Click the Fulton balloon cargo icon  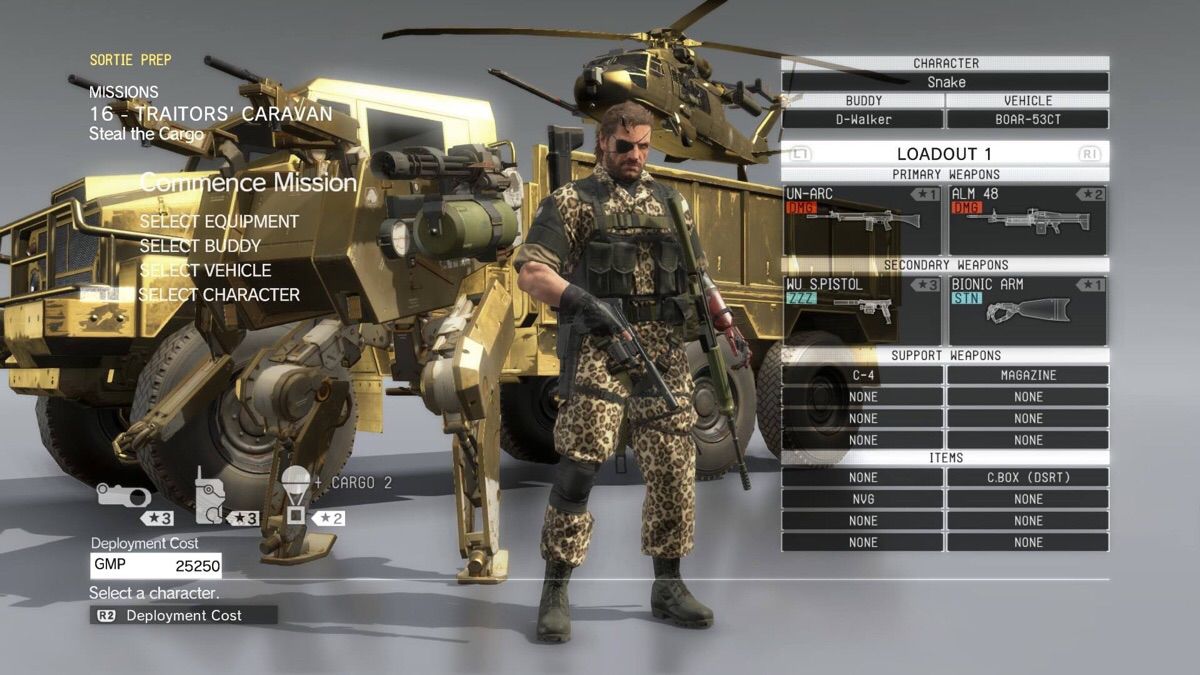(295, 494)
